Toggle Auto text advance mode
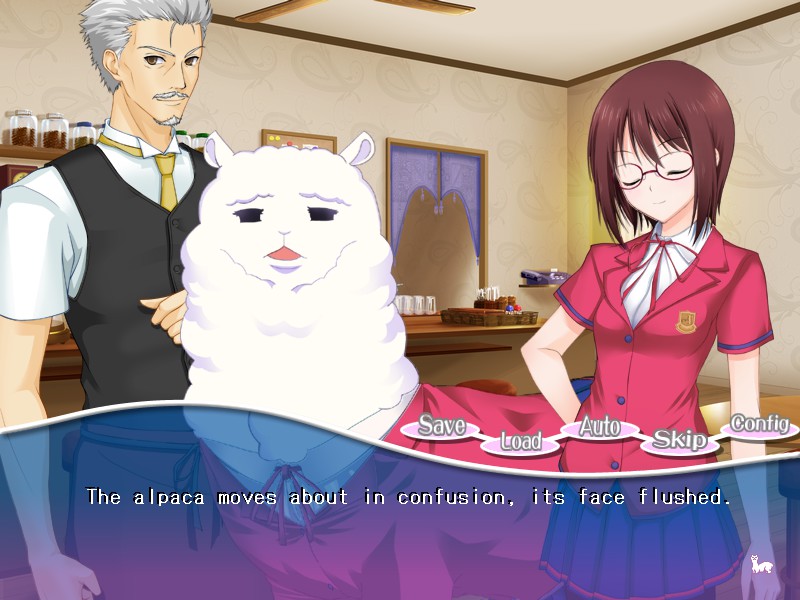Image resolution: width=800 pixels, height=600 pixels. click(600, 427)
